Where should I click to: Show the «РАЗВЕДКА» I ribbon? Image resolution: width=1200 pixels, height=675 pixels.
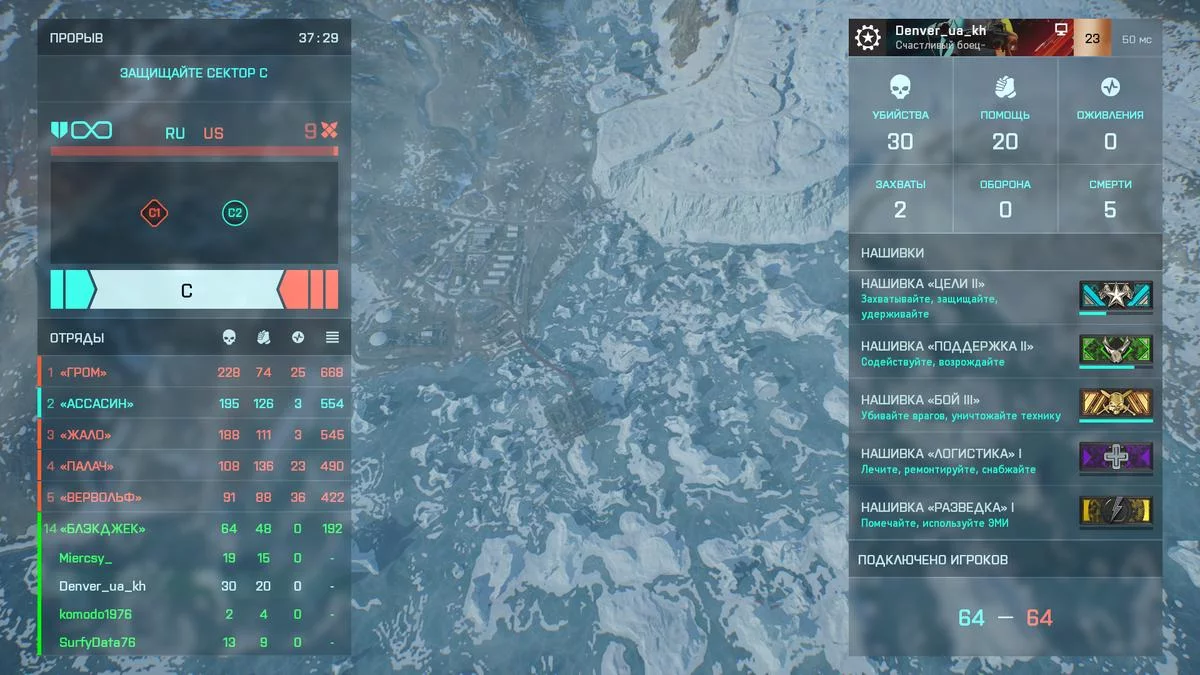click(x=1005, y=514)
